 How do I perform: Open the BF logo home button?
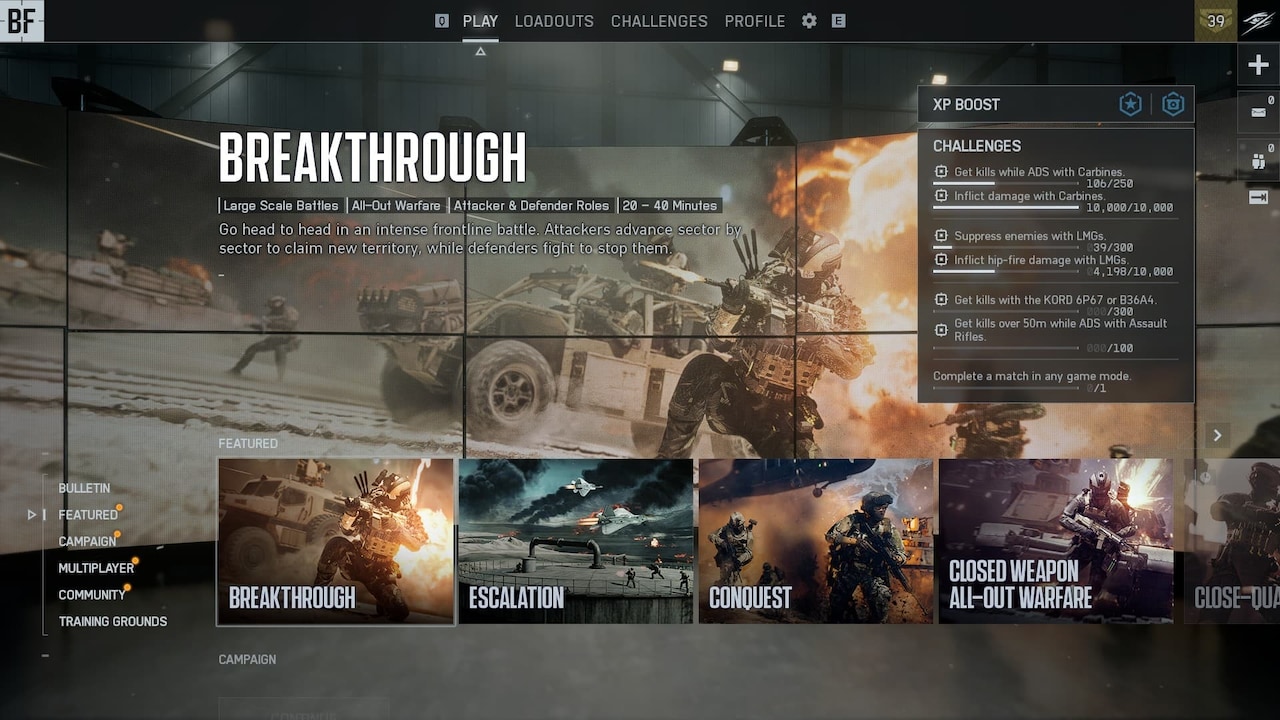coord(21,21)
